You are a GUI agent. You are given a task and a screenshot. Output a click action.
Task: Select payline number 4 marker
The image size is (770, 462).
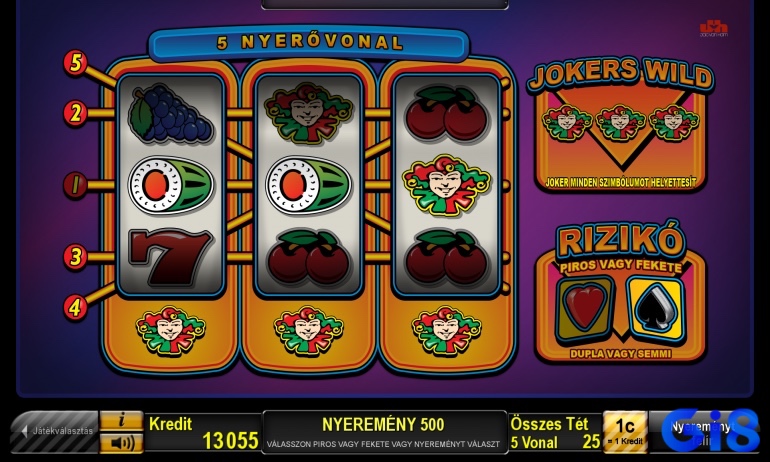[x=76, y=306]
